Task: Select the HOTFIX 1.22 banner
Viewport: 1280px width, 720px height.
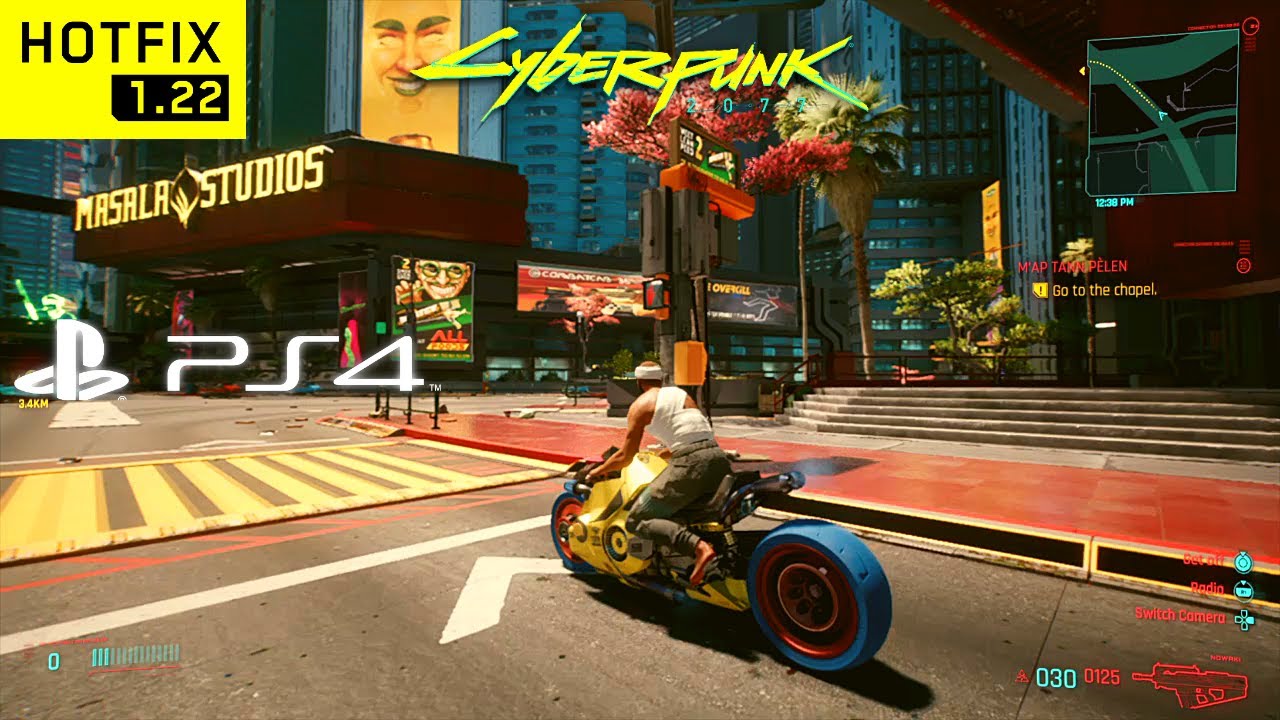Action: point(120,65)
